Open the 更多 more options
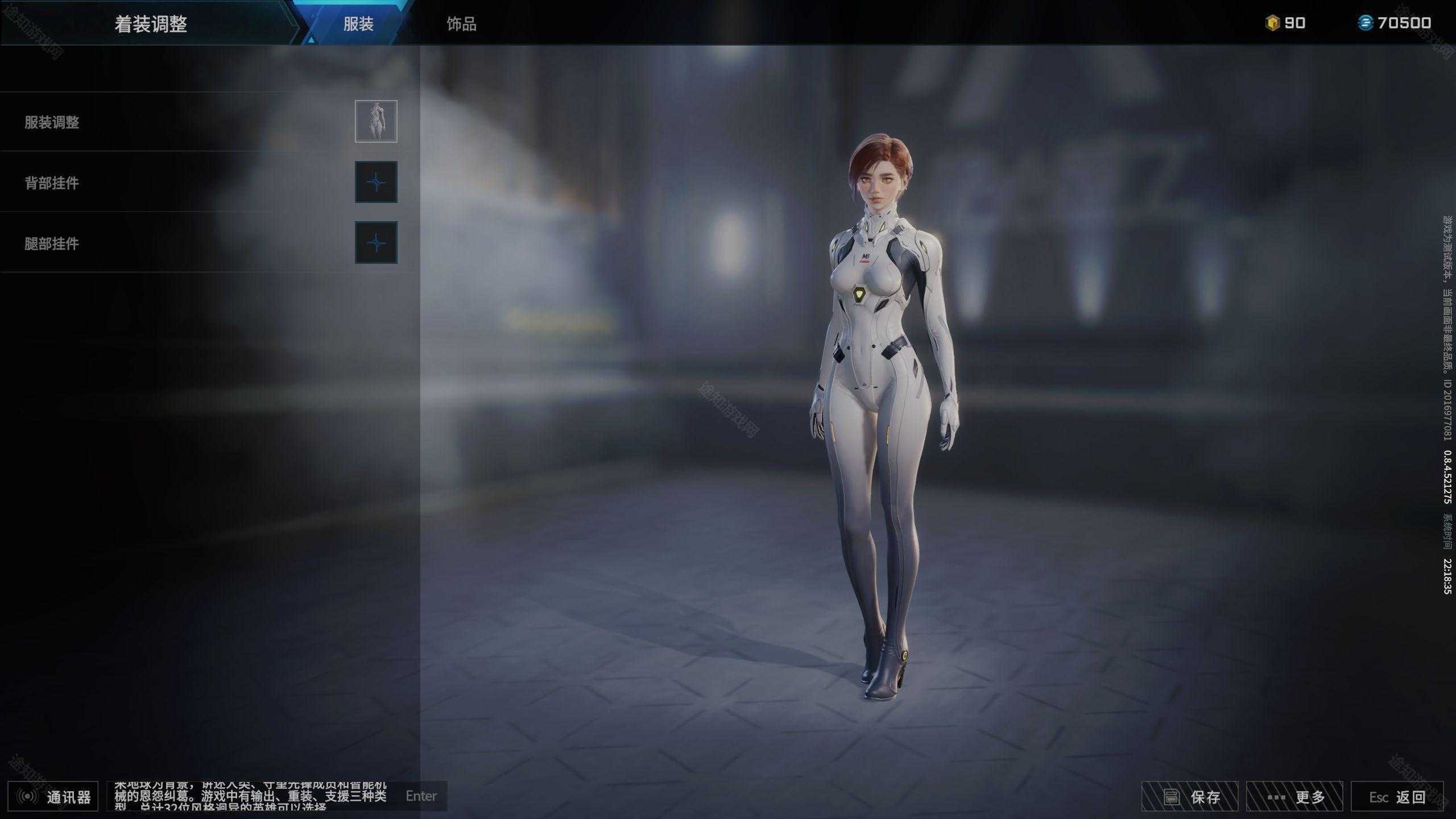Image resolution: width=1456 pixels, height=819 pixels. pyautogui.click(x=1294, y=797)
